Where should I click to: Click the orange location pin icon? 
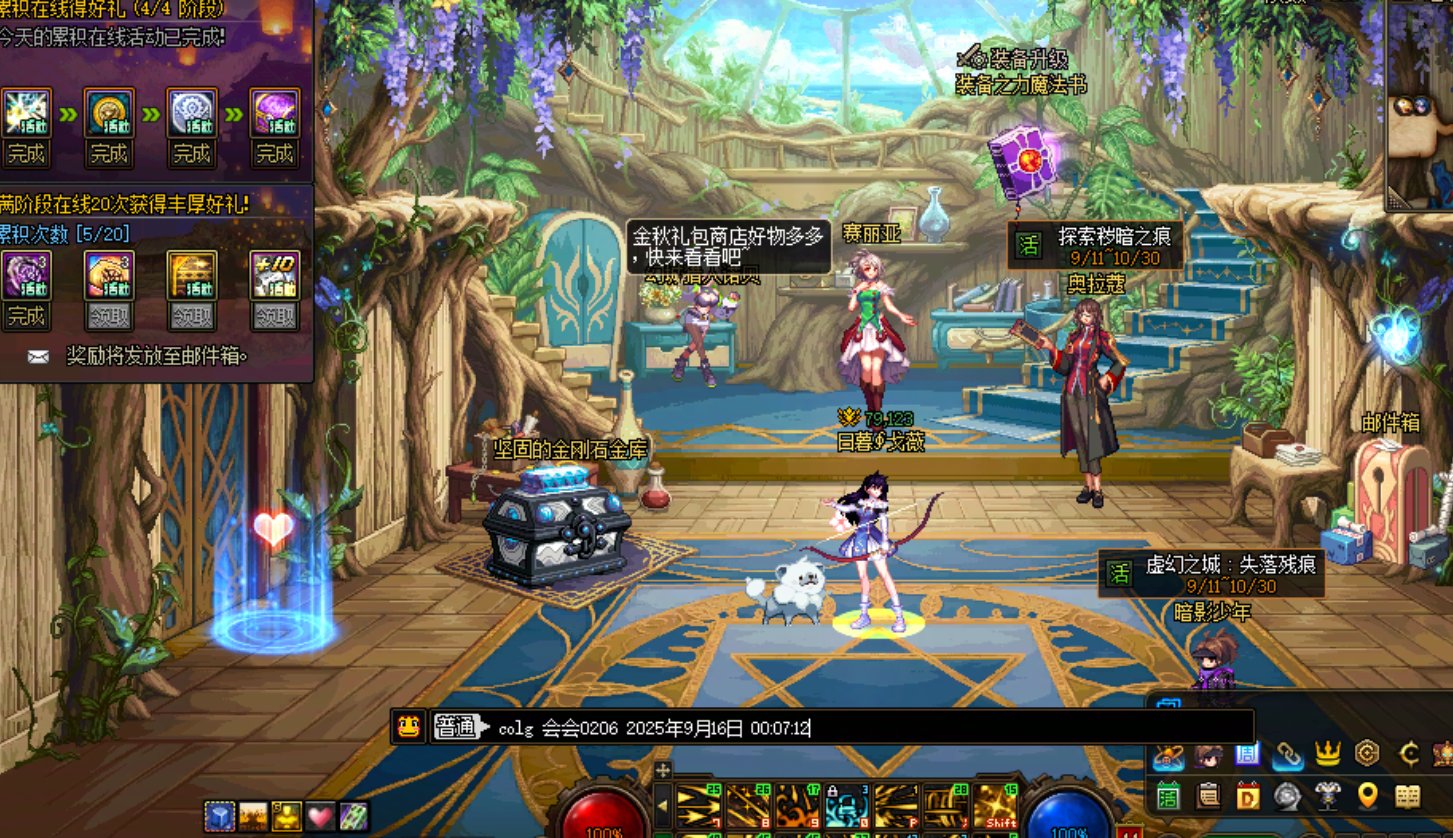1367,796
